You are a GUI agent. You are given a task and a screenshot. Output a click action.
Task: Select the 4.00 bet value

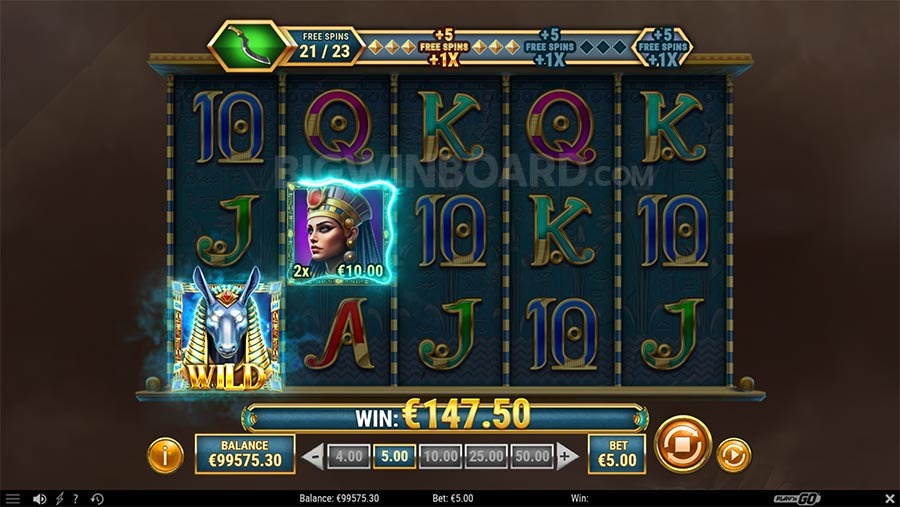pyautogui.click(x=348, y=457)
